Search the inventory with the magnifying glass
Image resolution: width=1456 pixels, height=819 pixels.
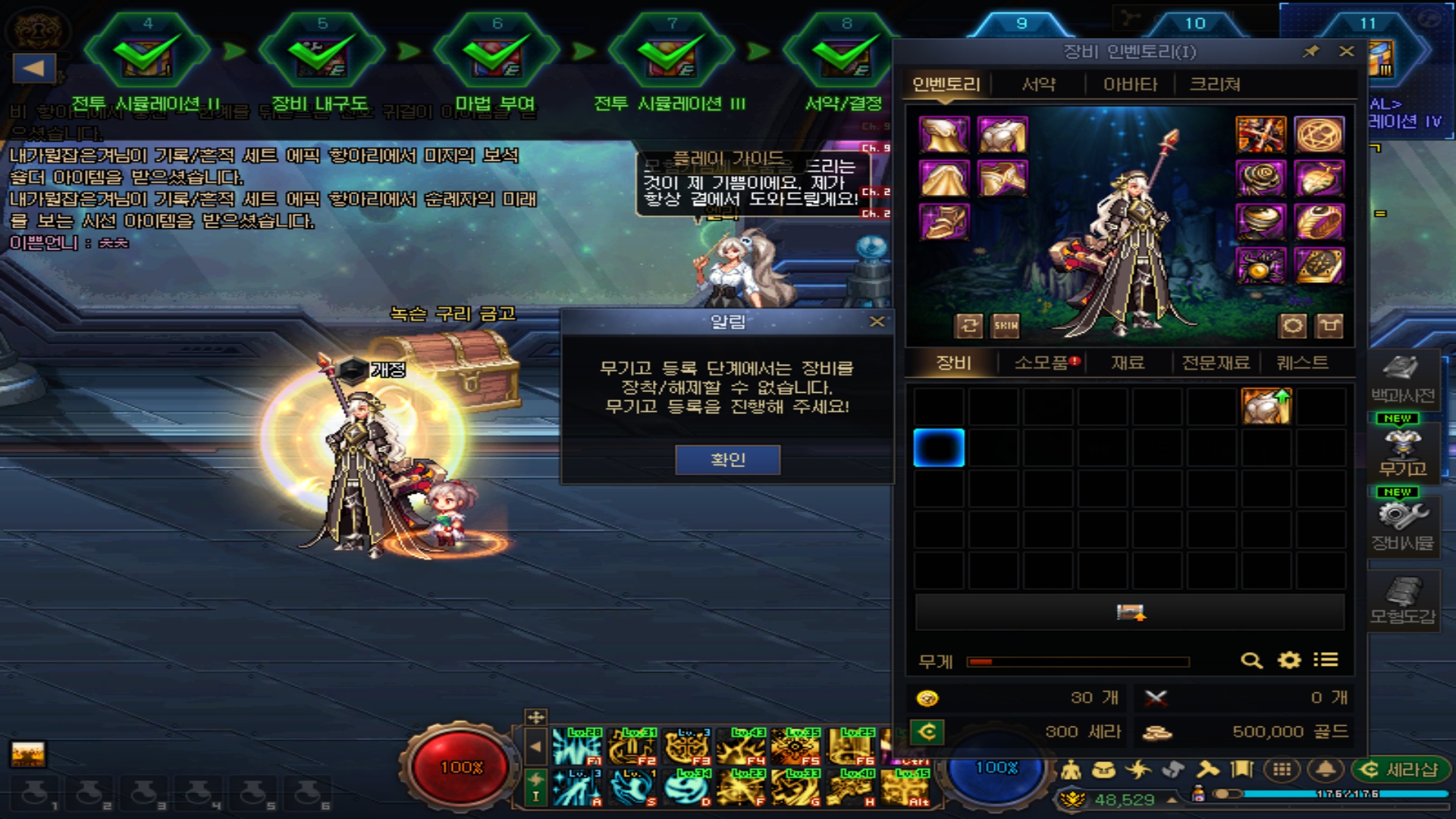pyautogui.click(x=1251, y=661)
